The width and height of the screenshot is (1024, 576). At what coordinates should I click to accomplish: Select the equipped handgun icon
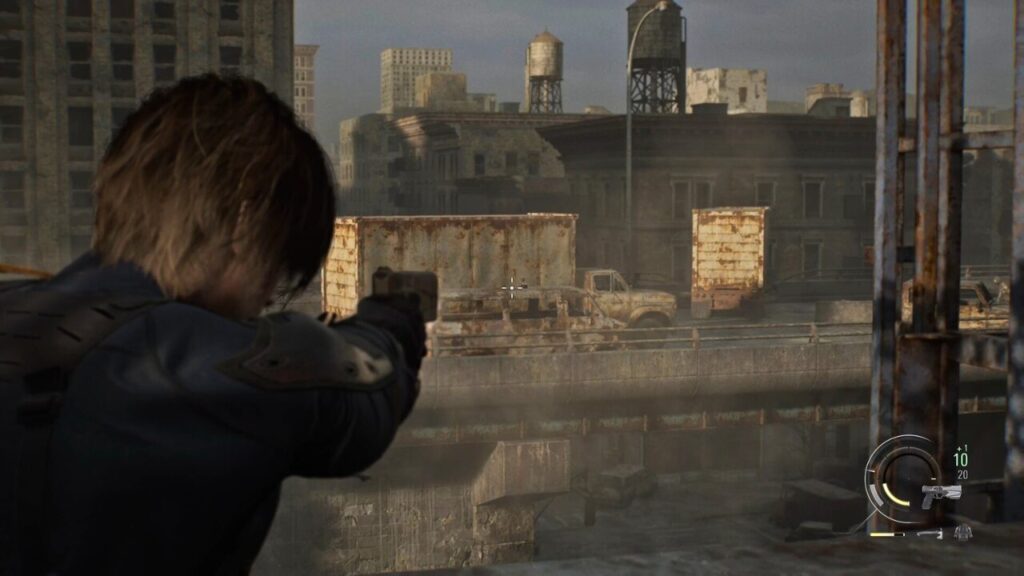941,493
